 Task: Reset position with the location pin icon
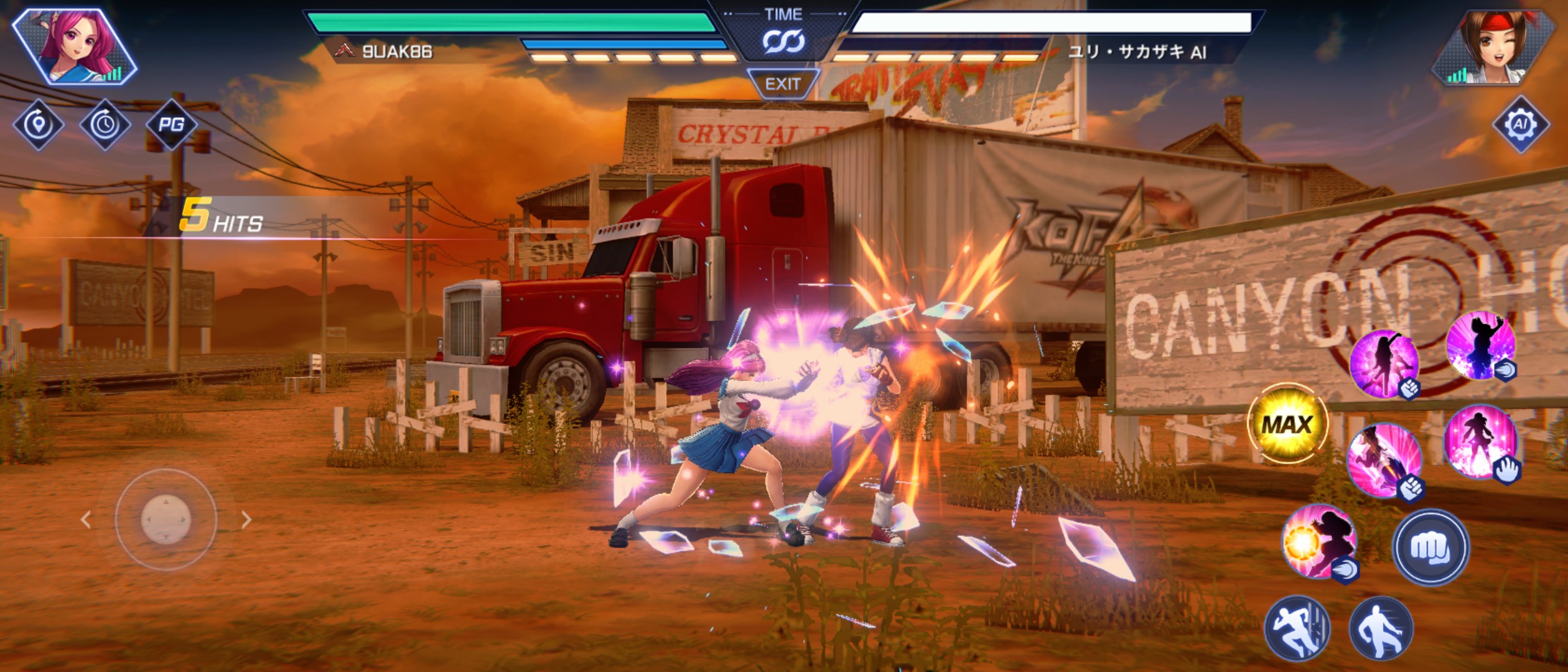pyautogui.click(x=39, y=124)
